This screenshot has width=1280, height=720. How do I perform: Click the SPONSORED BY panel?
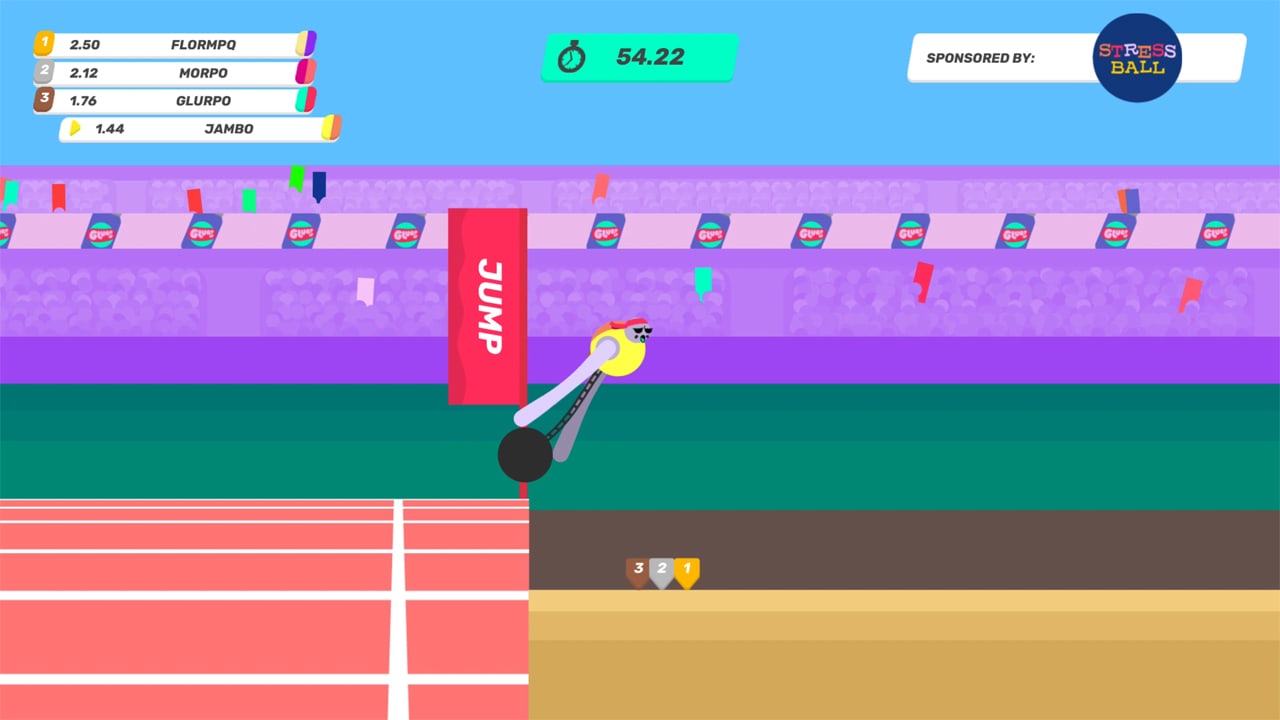(x=1000, y=58)
